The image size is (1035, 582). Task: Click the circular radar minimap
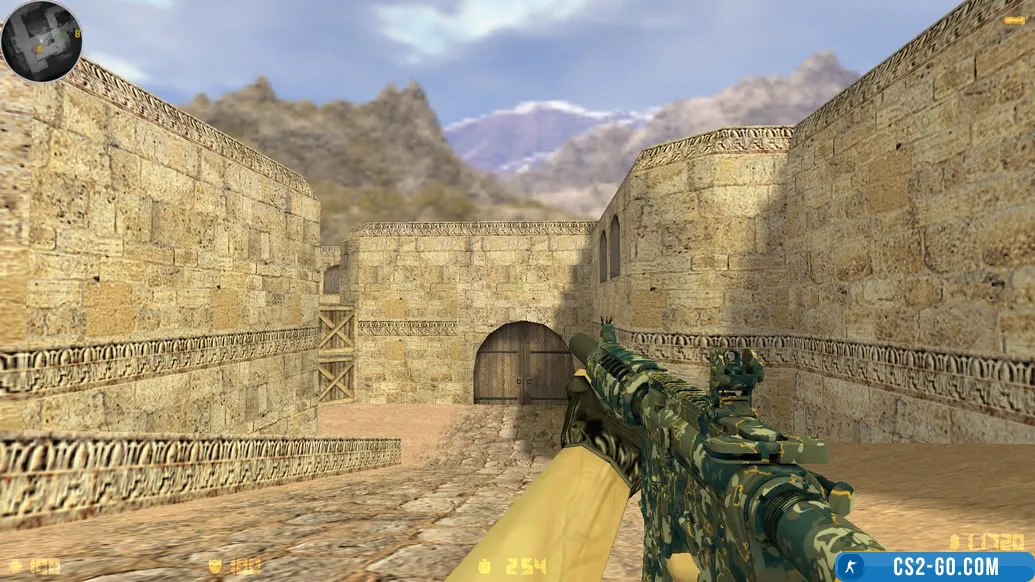point(41,41)
